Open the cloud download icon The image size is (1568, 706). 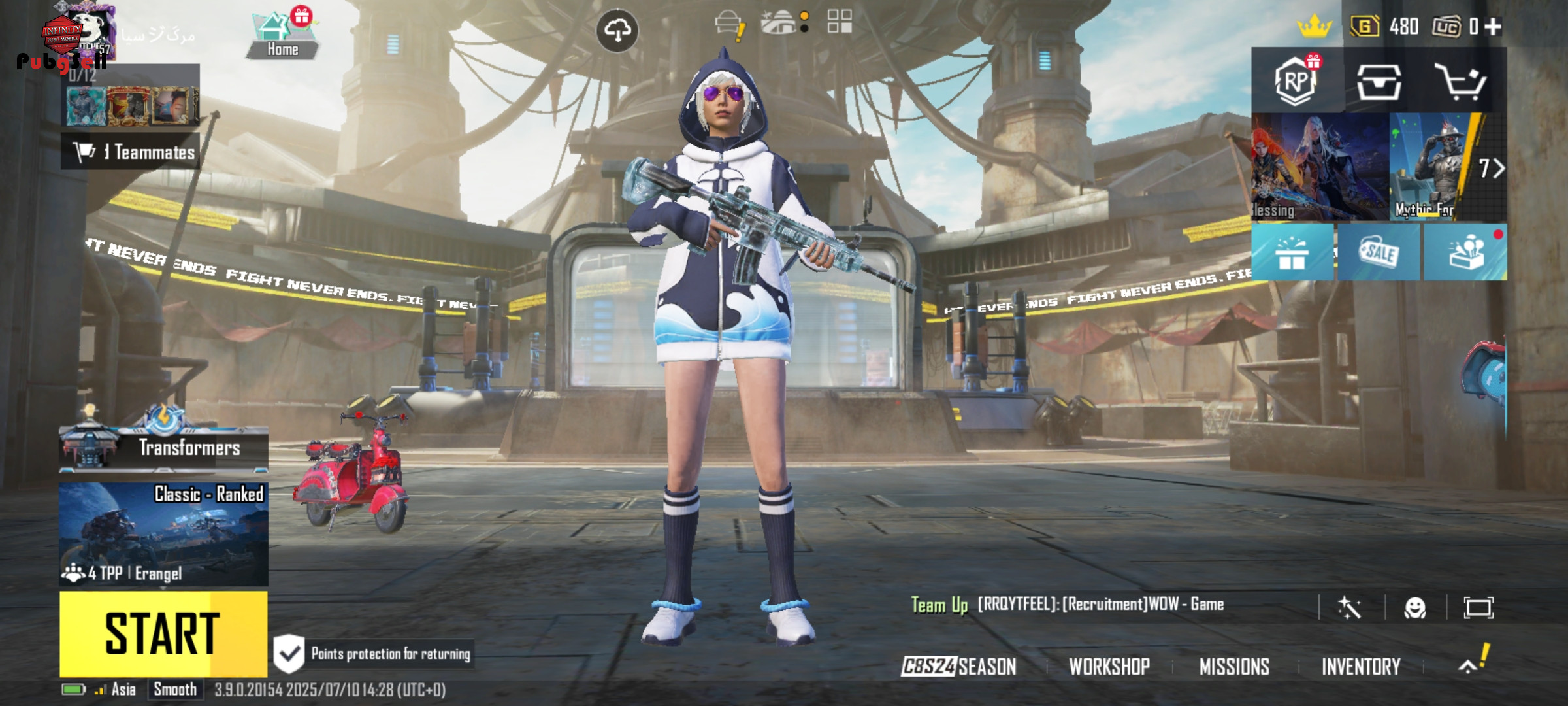(617, 30)
